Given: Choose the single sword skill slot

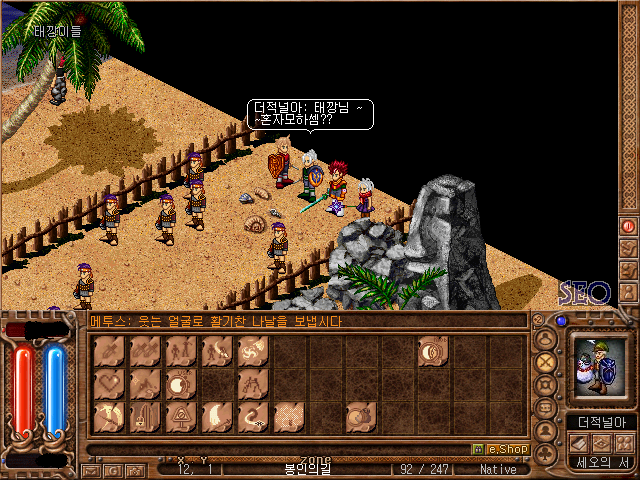Looking at the screenshot, I should (x=108, y=351).
